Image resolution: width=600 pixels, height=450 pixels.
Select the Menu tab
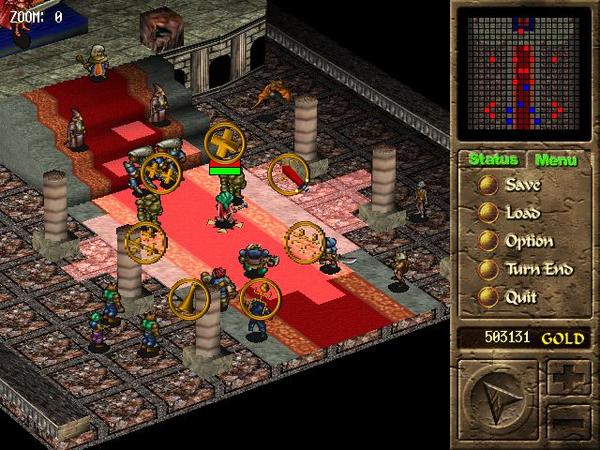point(555,160)
